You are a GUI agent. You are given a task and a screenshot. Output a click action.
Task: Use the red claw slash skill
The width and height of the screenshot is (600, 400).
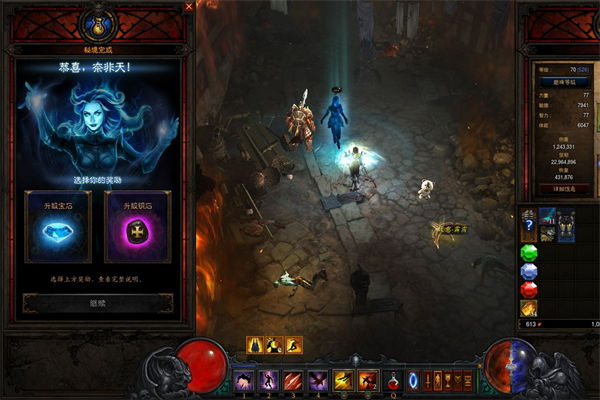[294, 380]
